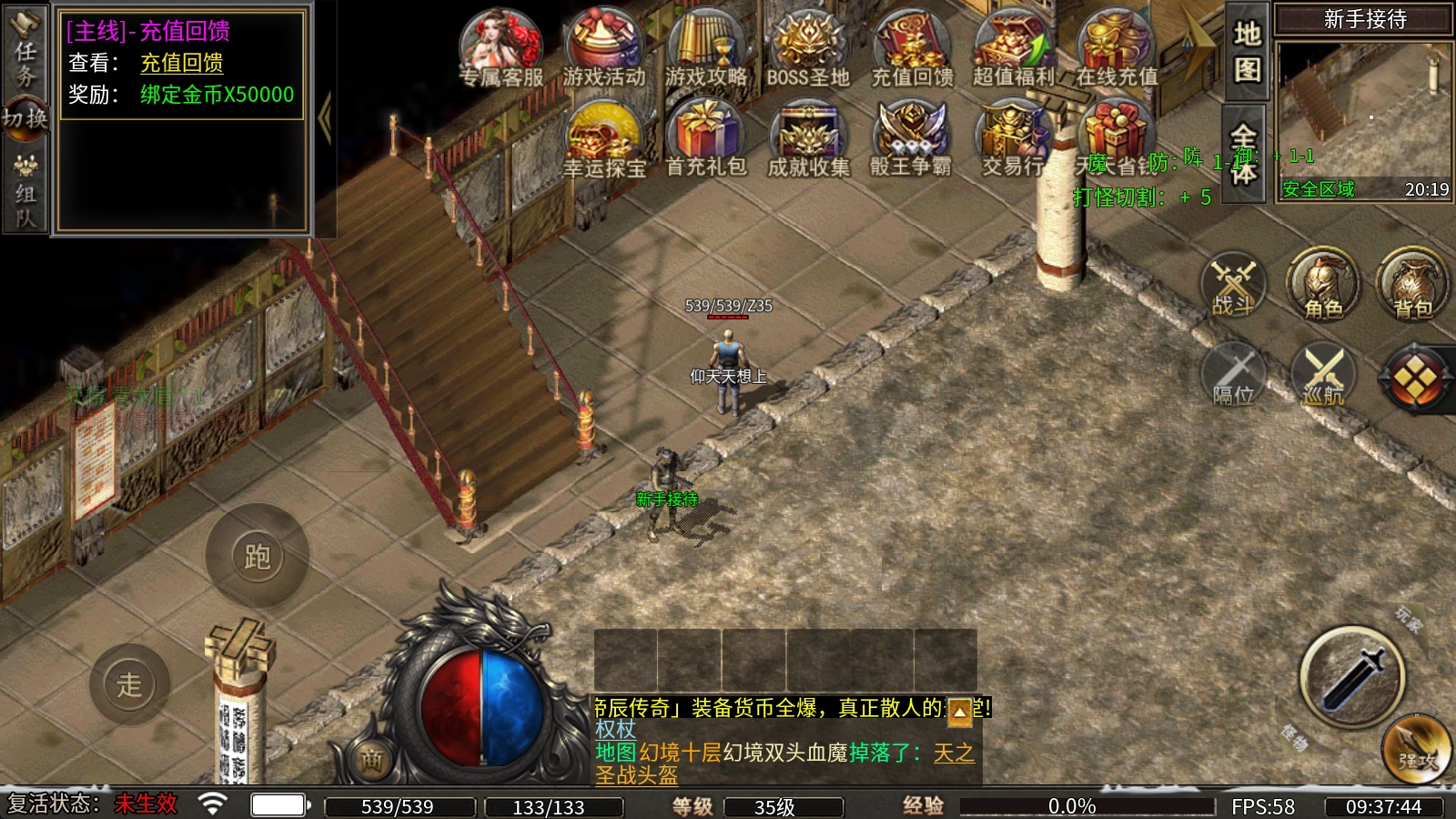Screen dimensions: 1456x819
Task: Show the 游戏攻略 game guide
Action: [x=706, y=48]
